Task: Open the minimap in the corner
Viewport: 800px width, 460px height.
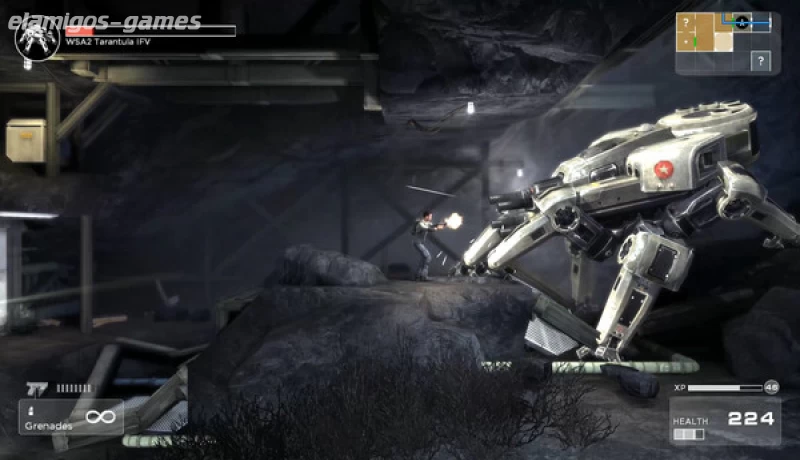Action: pyautogui.click(x=723, y=43)
